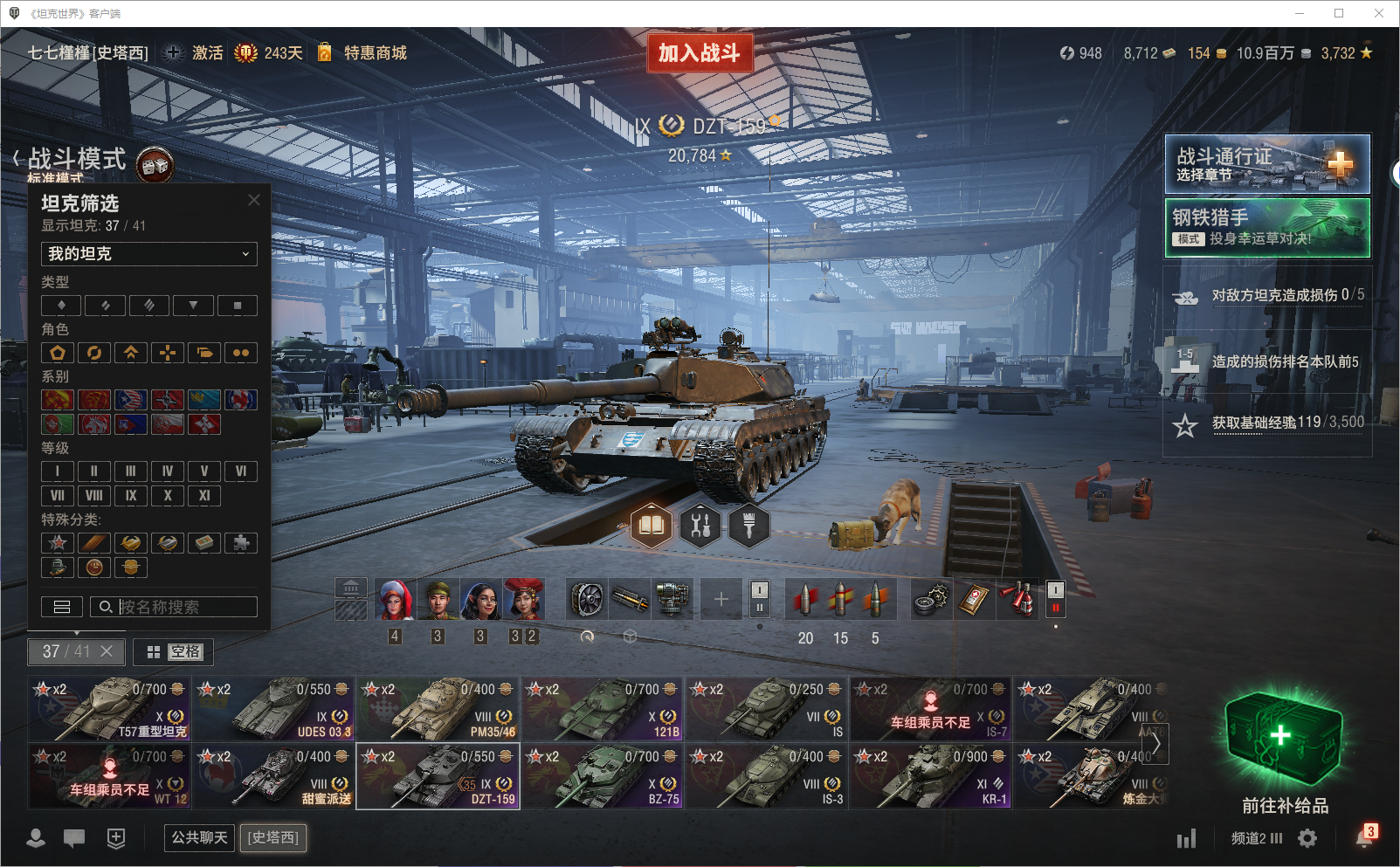Viewport: 1400px width, 867px height.
Task: Filter tanks by tier VIII
Action: pos(93,496)
